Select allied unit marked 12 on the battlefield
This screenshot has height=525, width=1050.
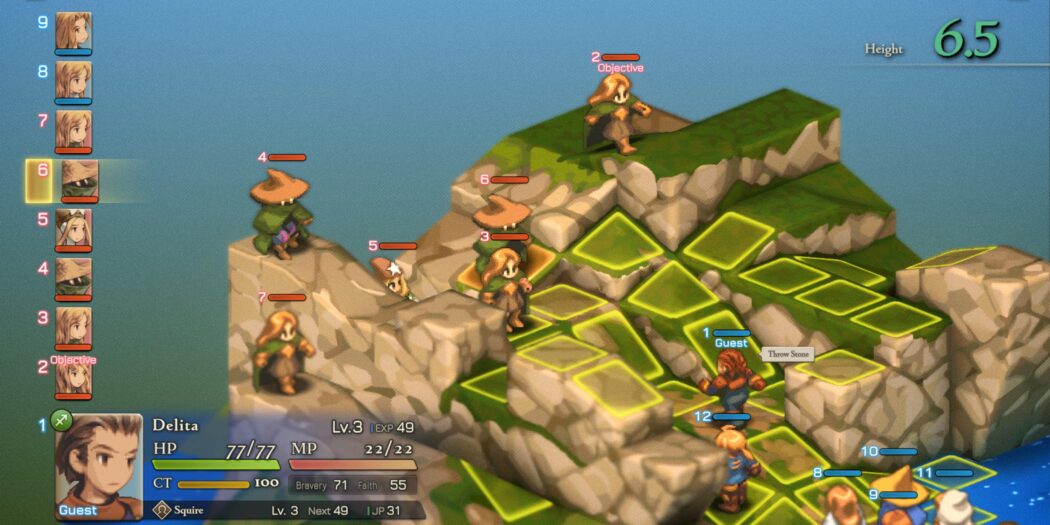pyautogui.click(x=732, y=462)
